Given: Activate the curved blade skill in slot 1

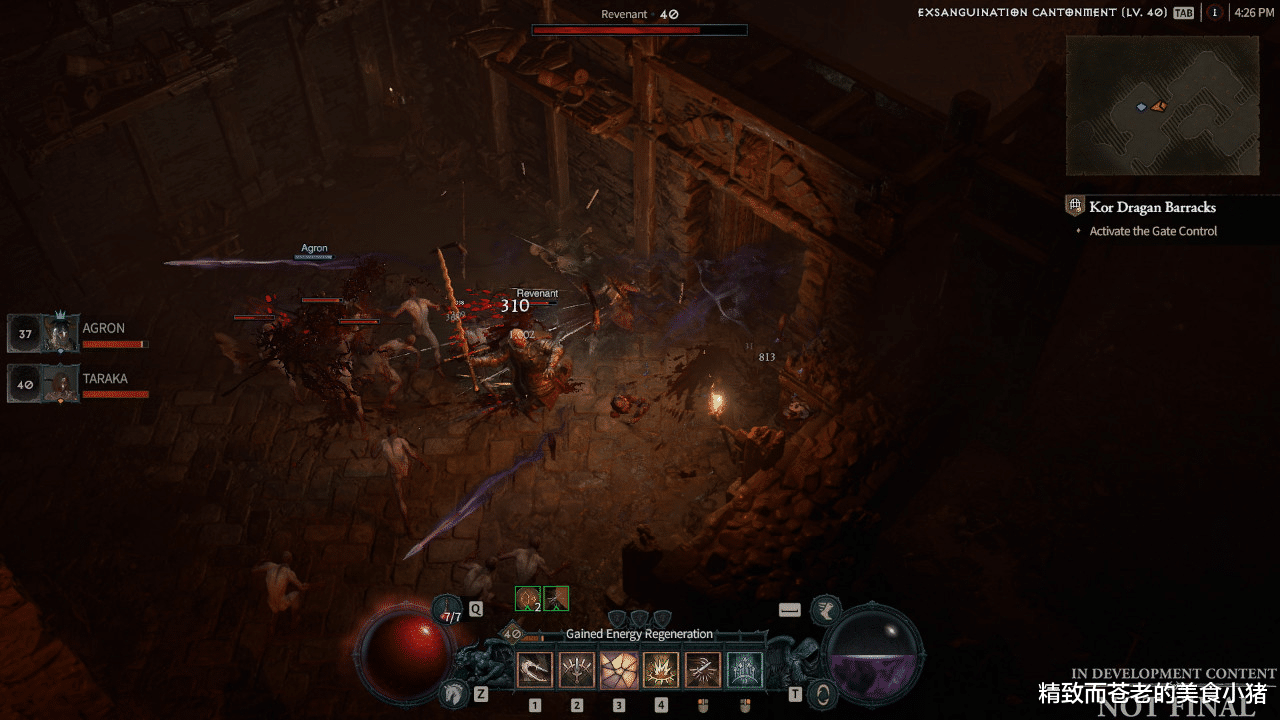Looking at the screenshot, I should click(x=535, y=670).
